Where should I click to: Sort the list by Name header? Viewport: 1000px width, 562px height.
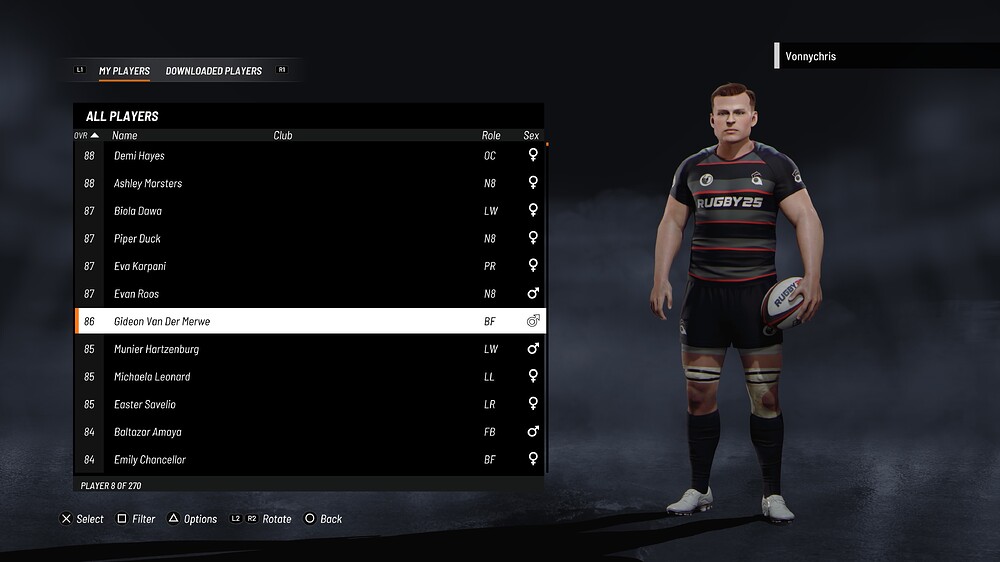(125, 135)
